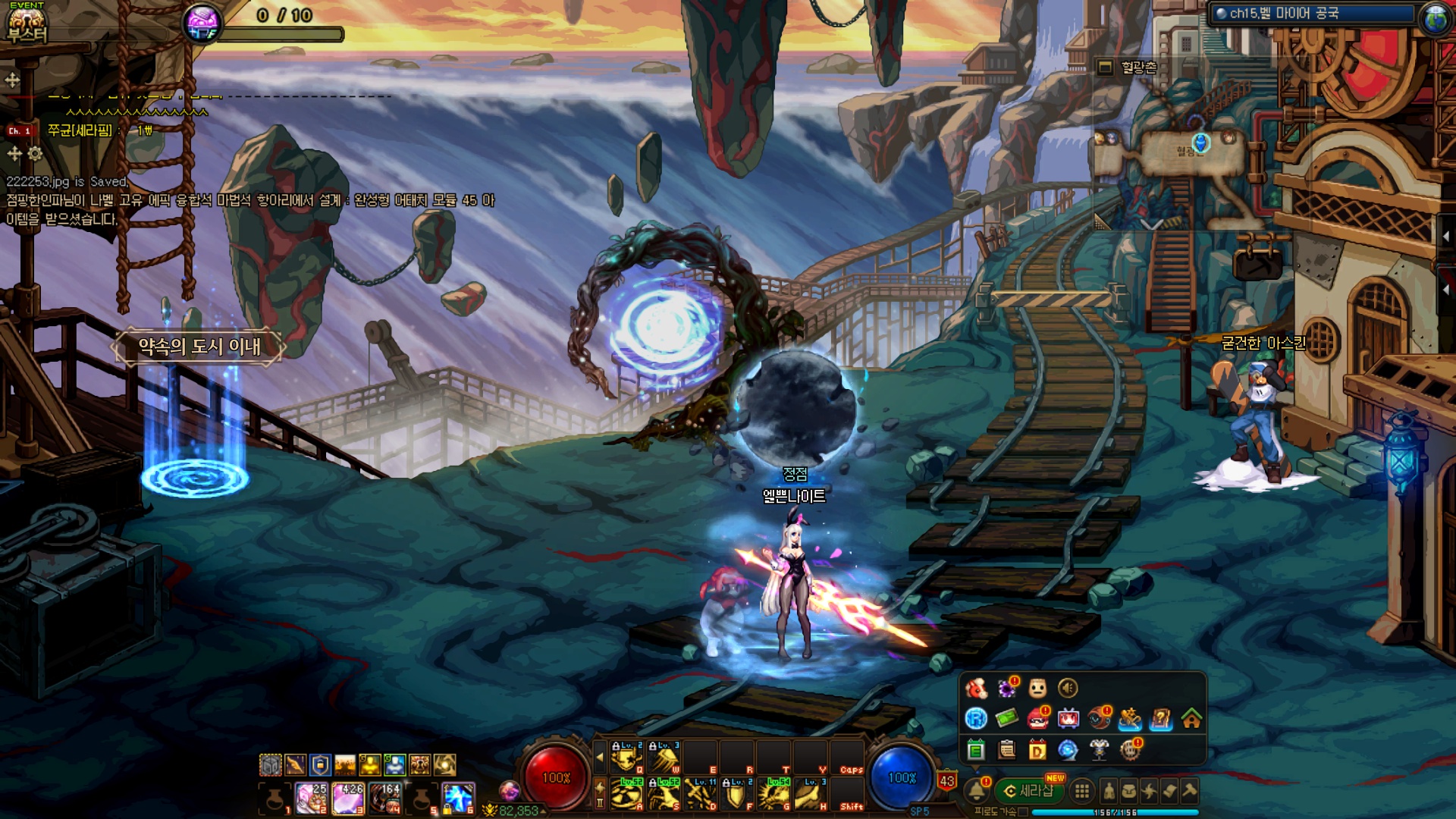The image size is (1456, 819).
Task: Open the EVENT 부스터 booster icon
Action: pos(27,23)
